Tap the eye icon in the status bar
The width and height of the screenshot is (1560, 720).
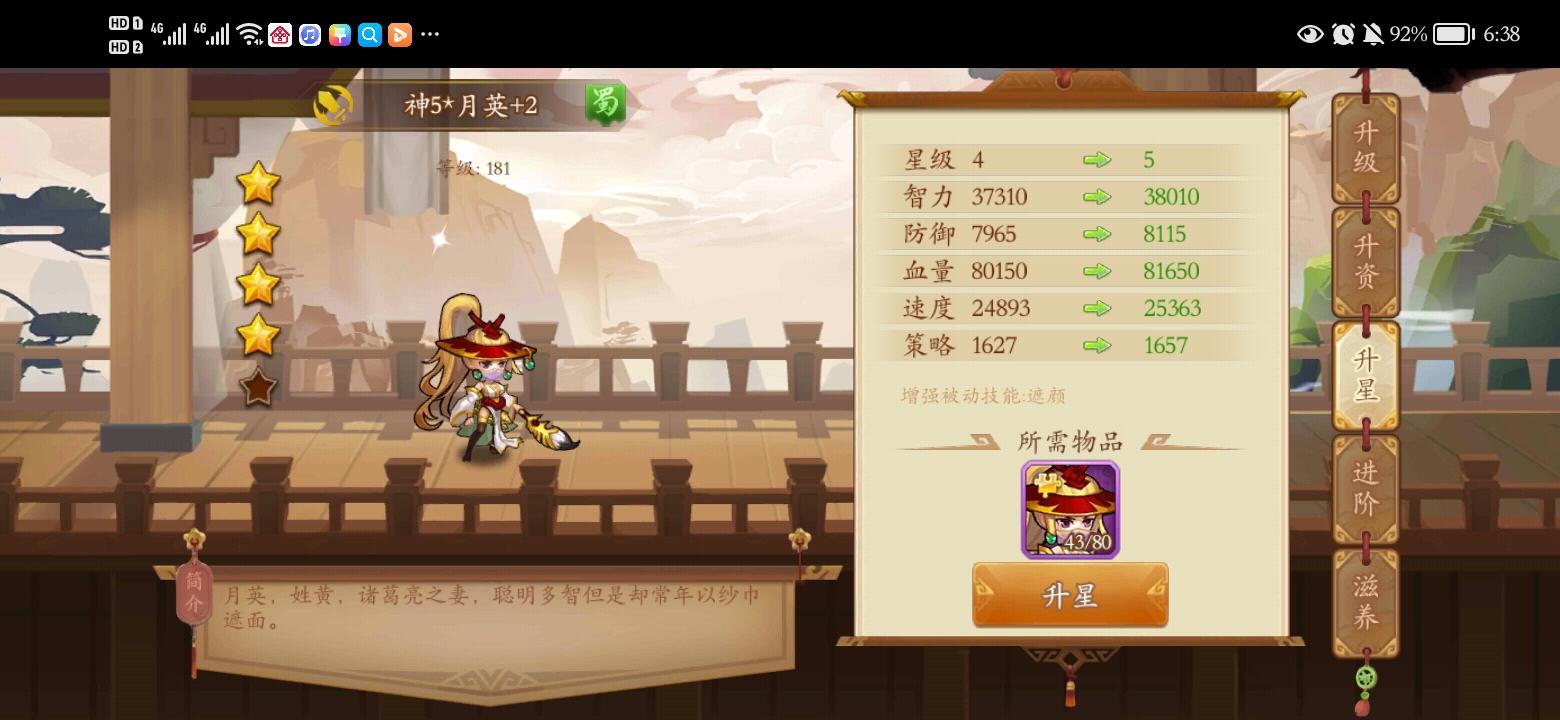pyautogui.click(x=1310, y=34)
